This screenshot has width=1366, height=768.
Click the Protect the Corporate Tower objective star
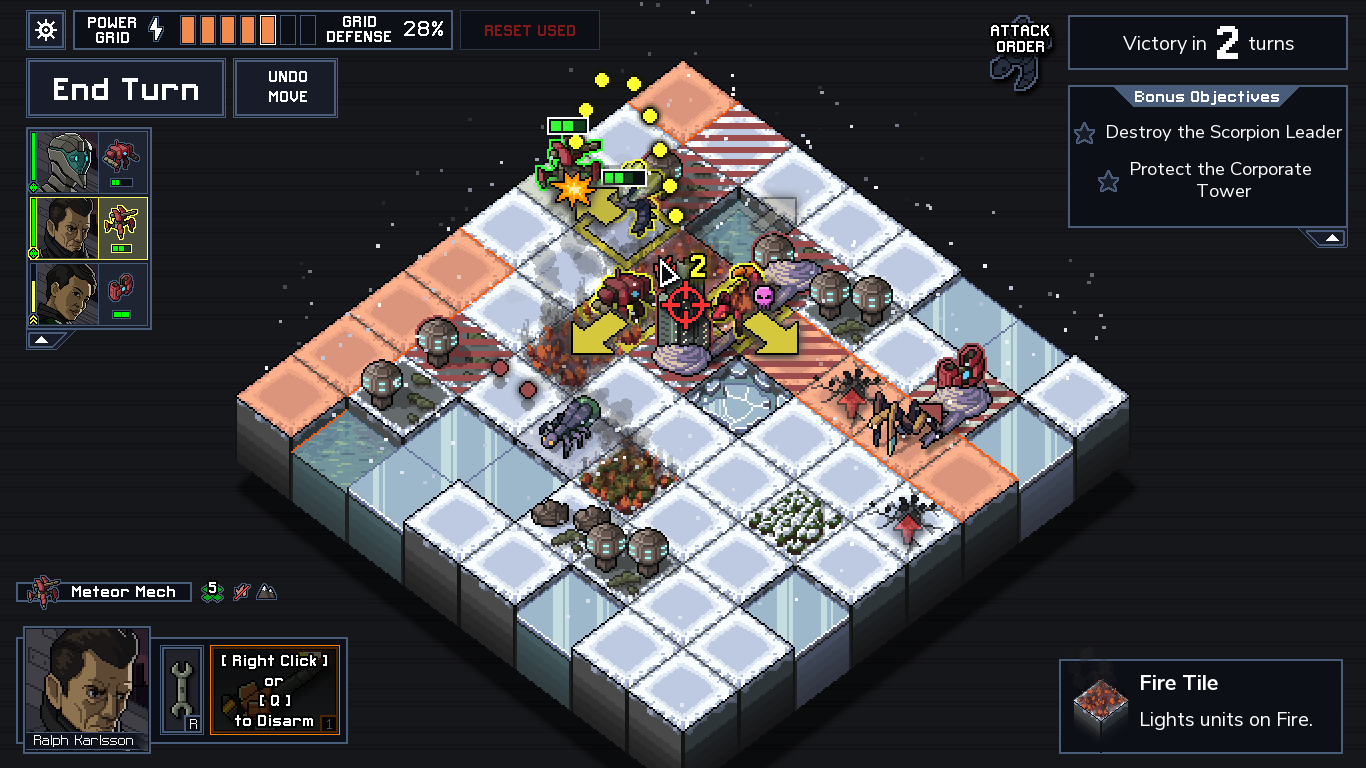(1107, 180)
